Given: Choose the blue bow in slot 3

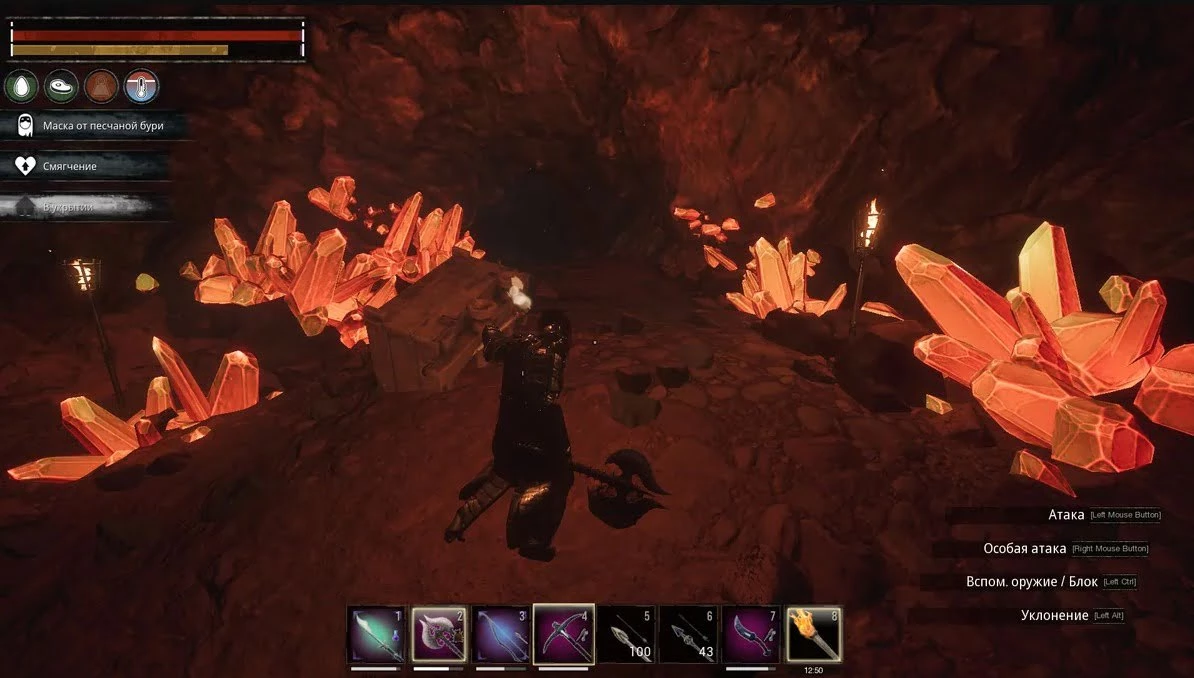Looking at the screenshot, I should point(501,634).
